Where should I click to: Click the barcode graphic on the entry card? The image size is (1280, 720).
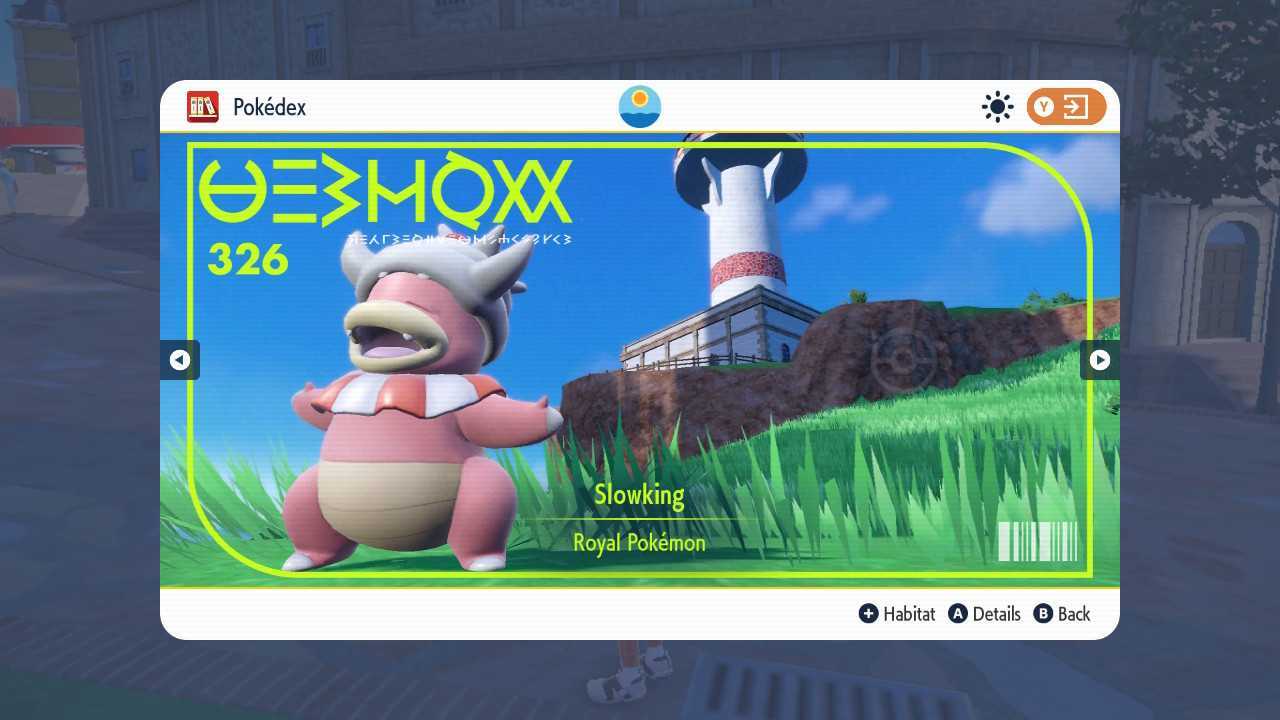pos(1037,542)
